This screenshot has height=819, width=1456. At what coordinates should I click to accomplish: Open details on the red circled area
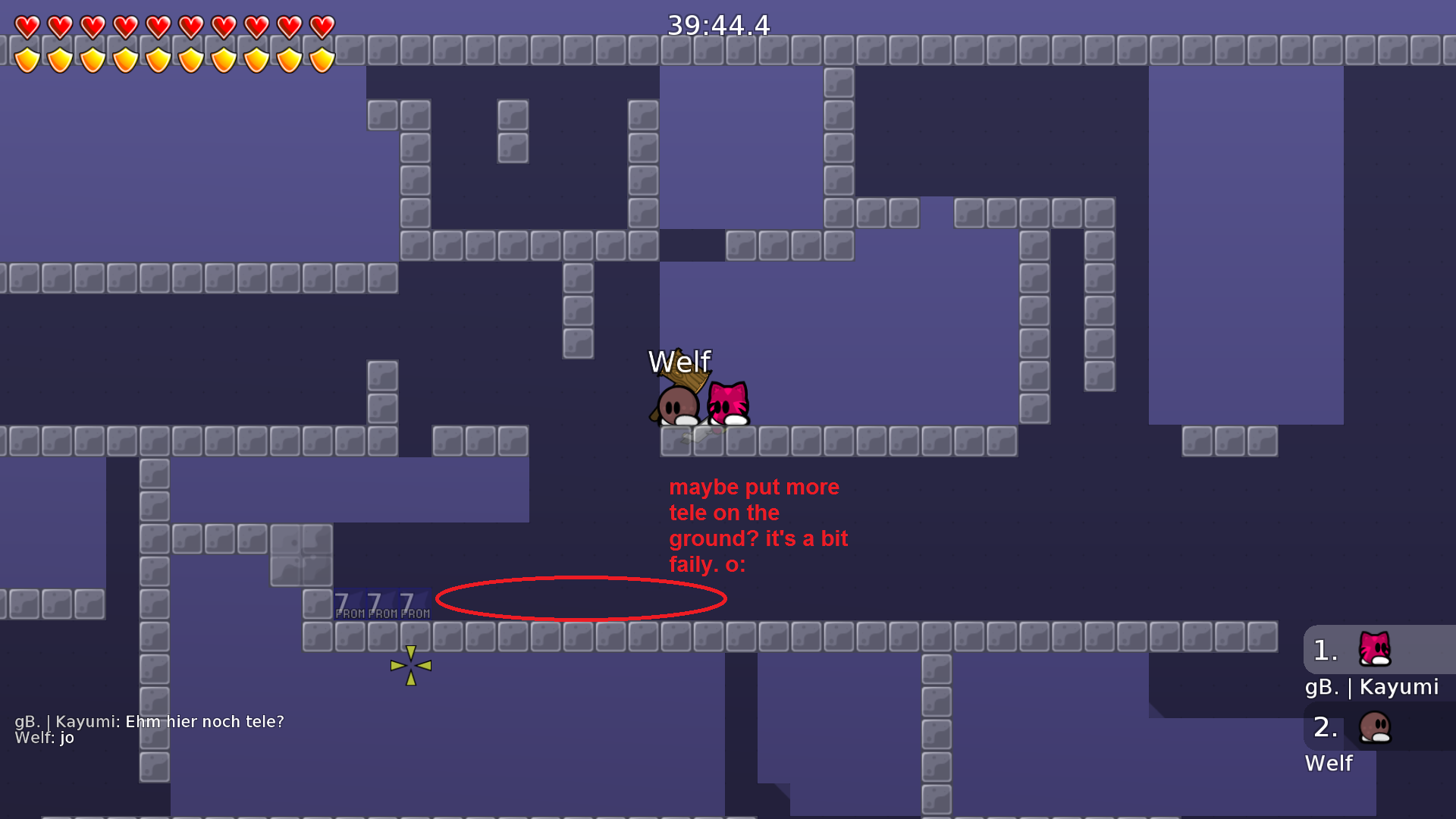tap(581, 598)
